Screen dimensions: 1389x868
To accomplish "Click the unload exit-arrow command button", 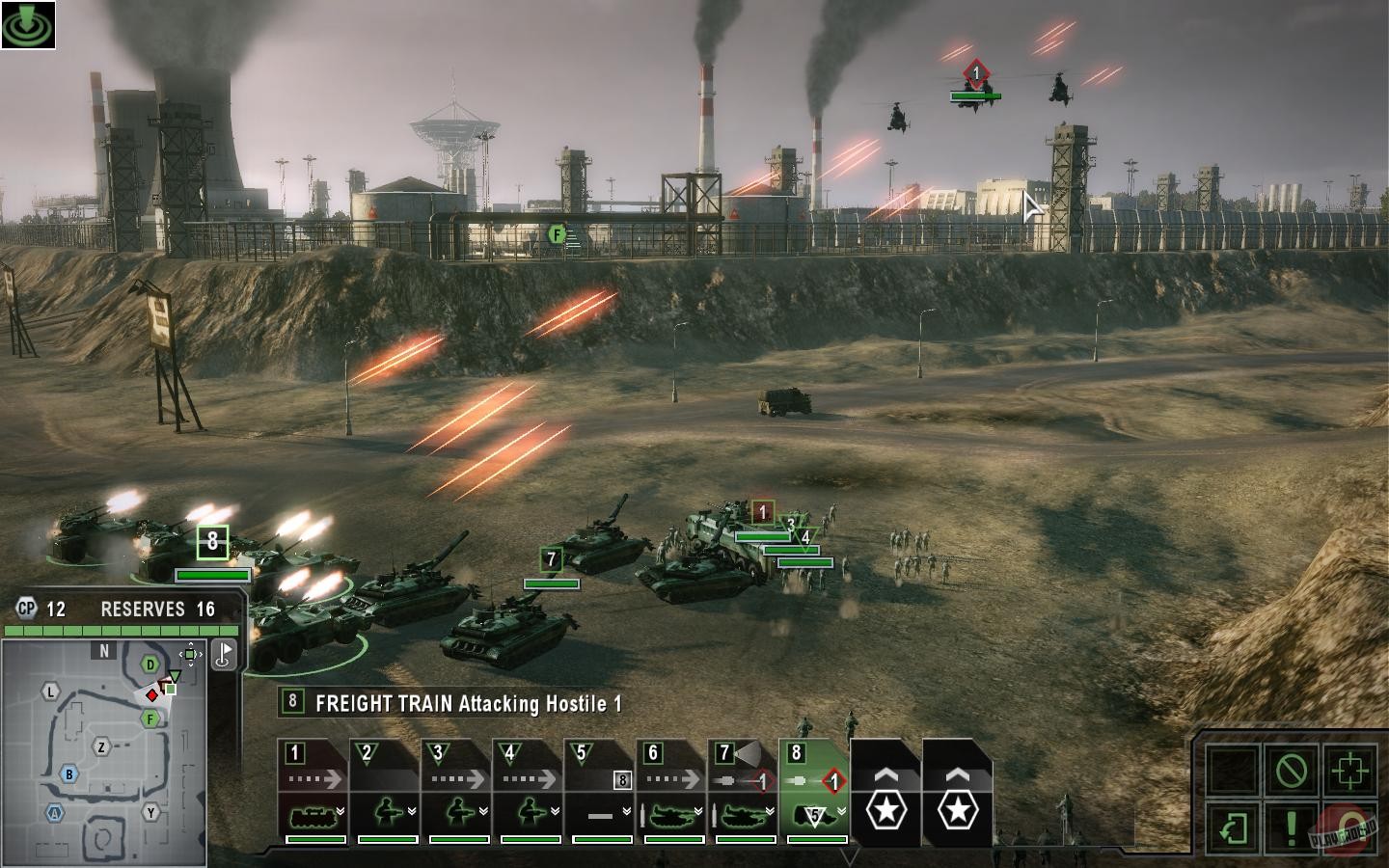I will click(1234, 827).
